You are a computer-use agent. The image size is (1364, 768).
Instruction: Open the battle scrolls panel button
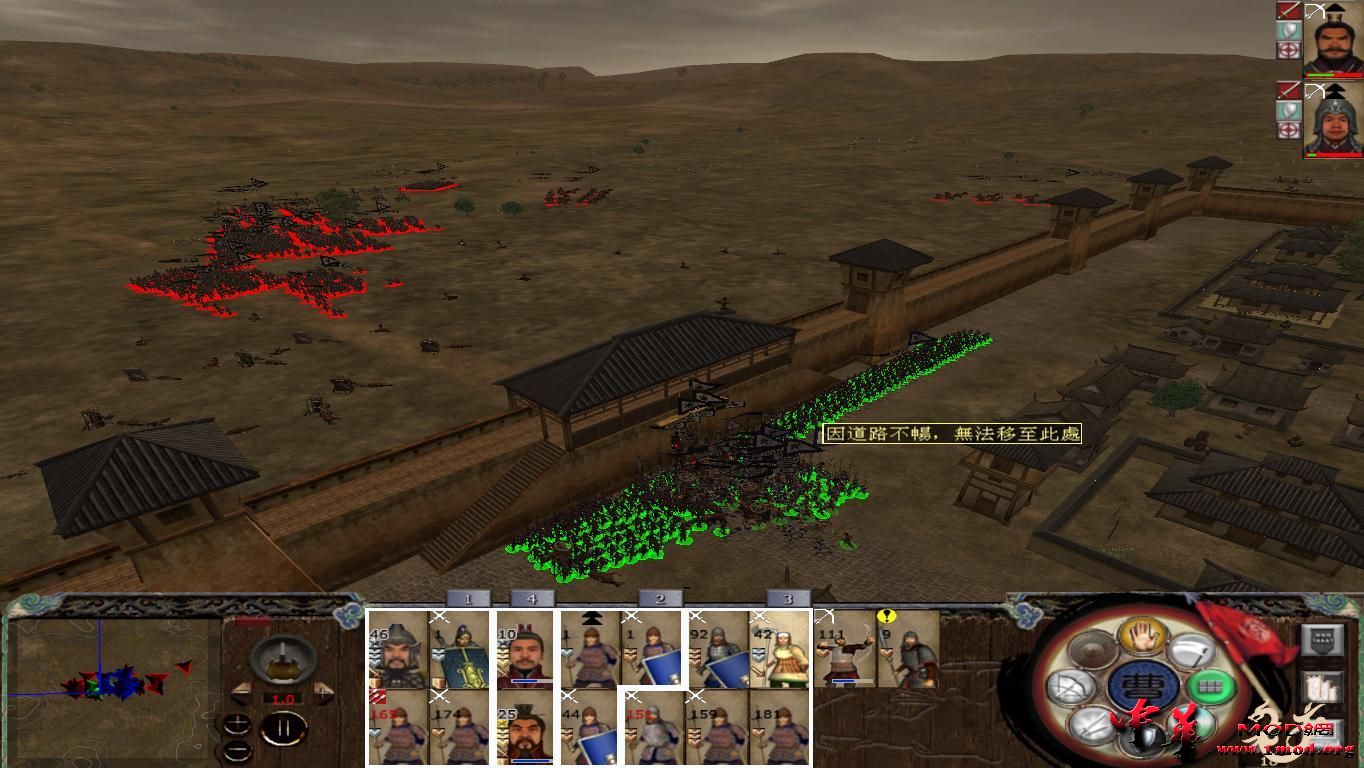(x=1322, y=687)
